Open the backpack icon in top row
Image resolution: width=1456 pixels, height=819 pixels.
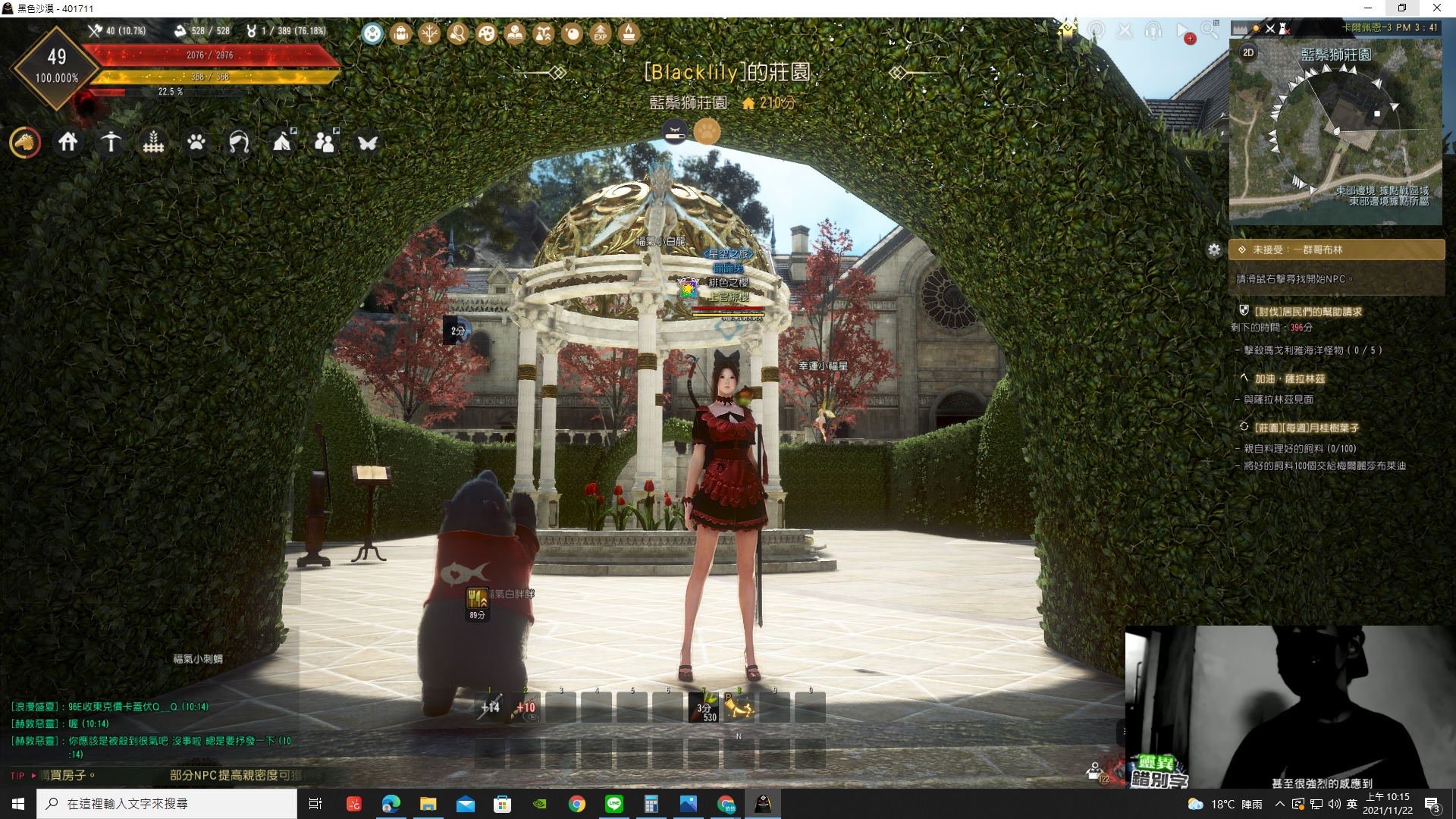[401, 33]
